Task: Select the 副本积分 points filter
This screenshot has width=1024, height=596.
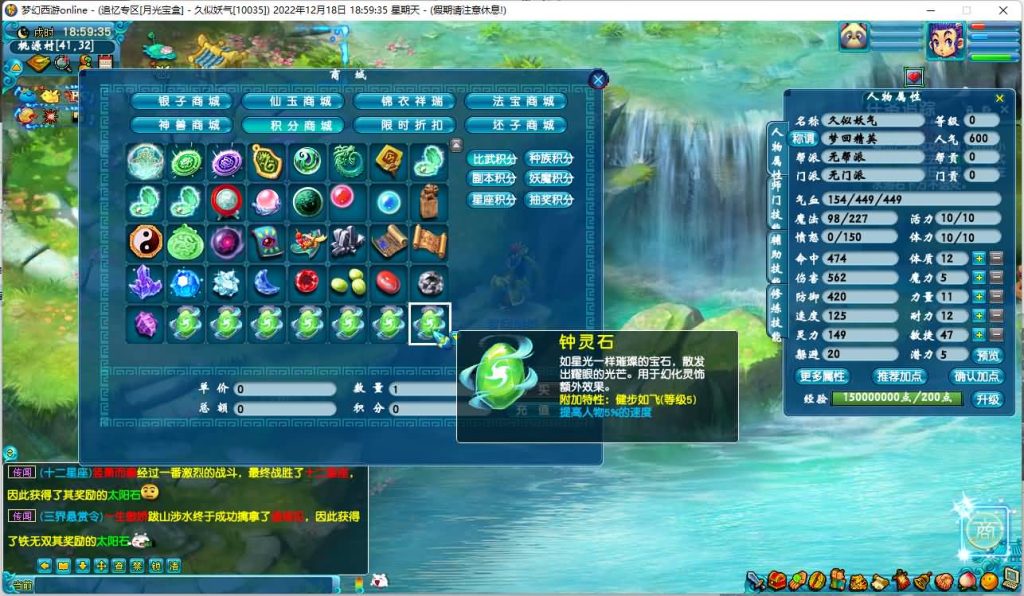Action: 494,179
